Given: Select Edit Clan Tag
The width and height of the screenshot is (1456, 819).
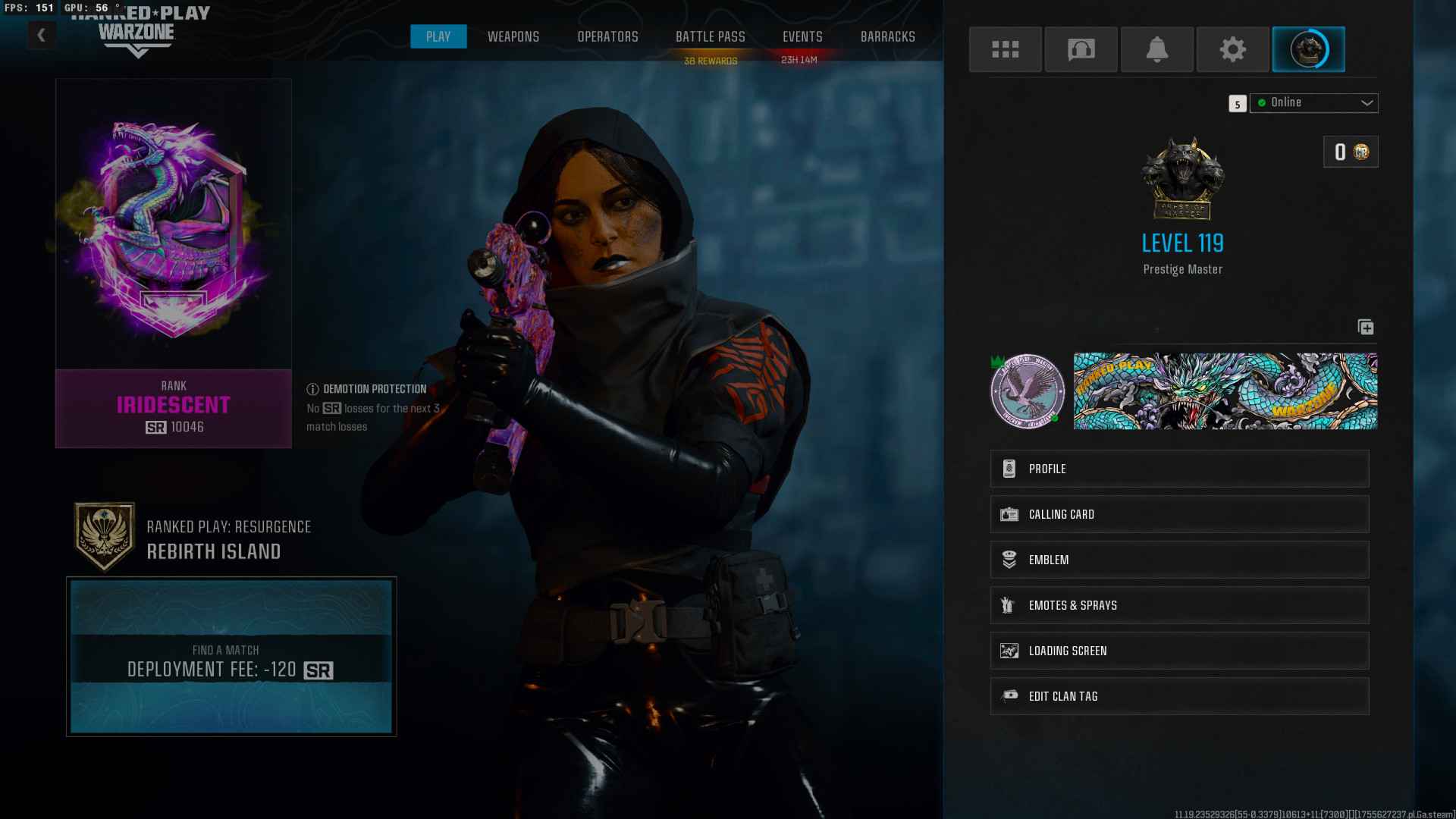Looking at the screenshot, I should pos(1179,696).
